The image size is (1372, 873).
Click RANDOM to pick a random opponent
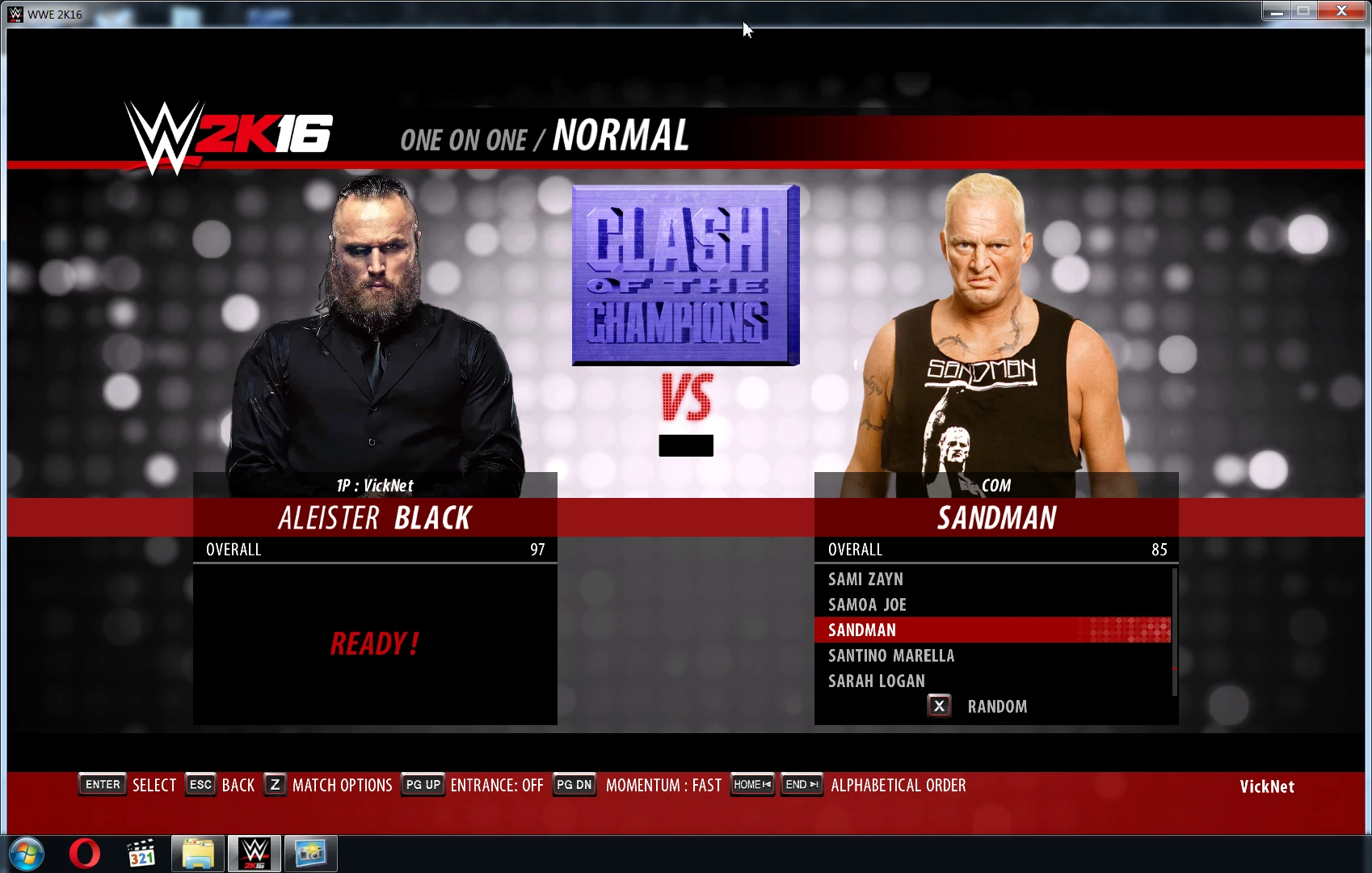pyautogui.click(x=997, y=706)
